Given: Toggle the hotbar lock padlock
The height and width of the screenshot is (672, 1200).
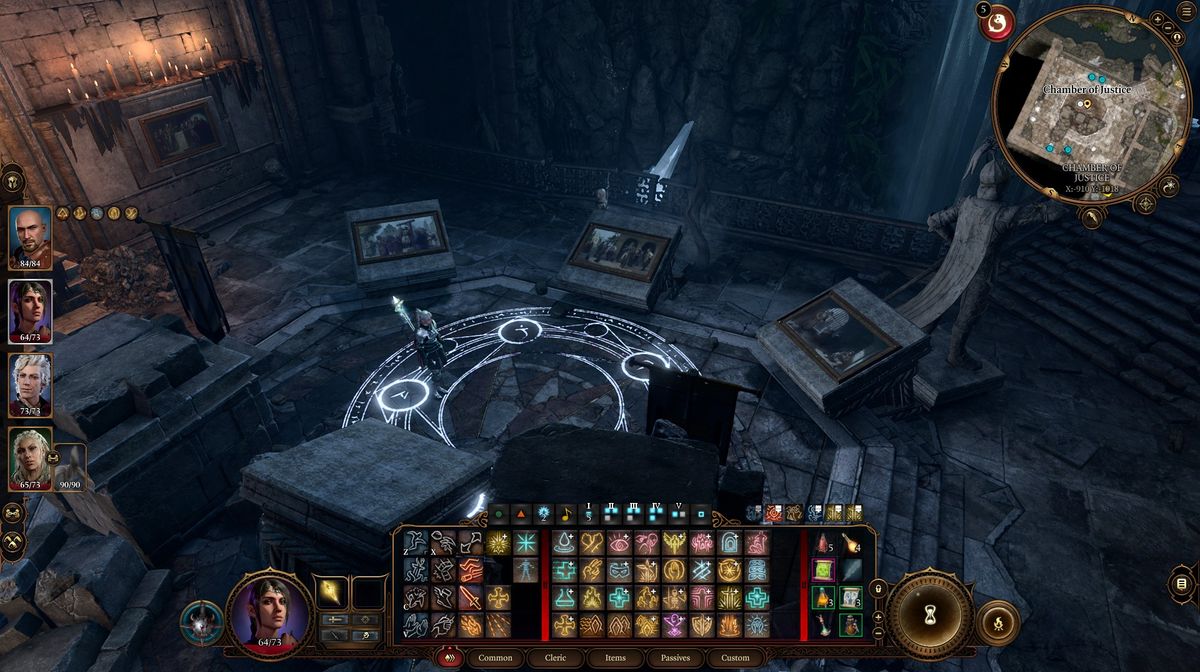Looking at the screenshot, I should point(880,590).
